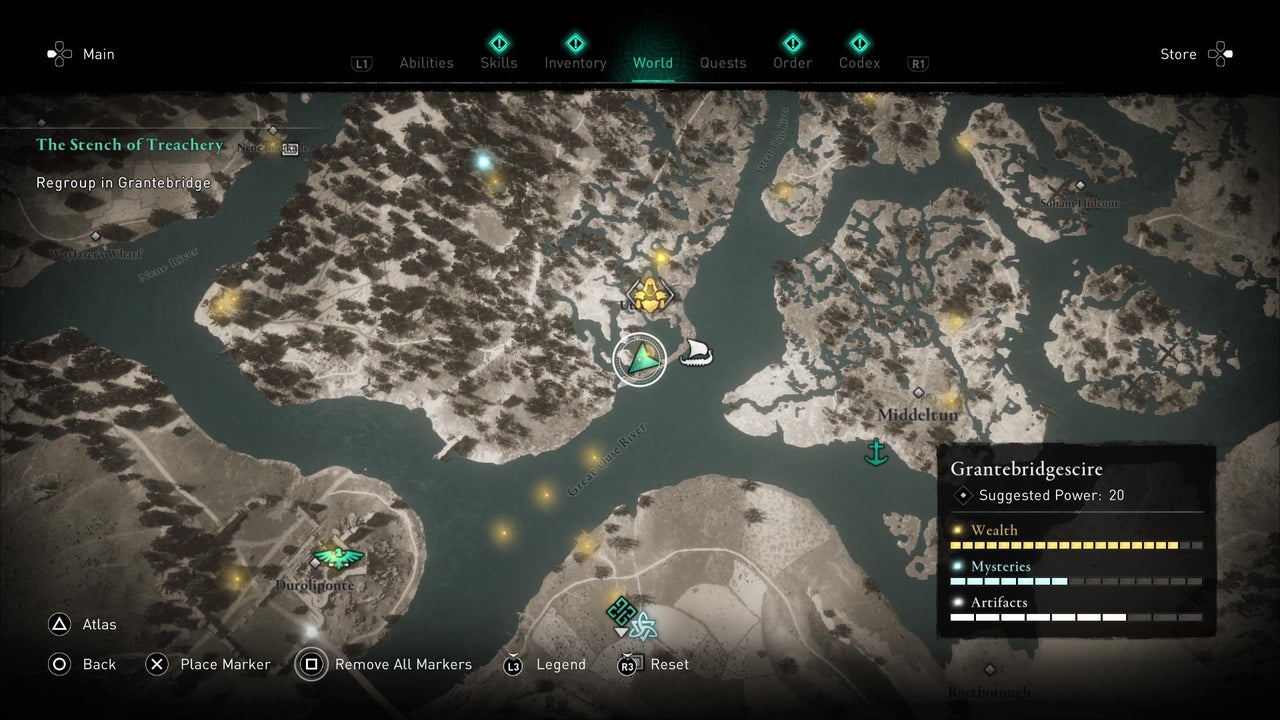This screenshot has width=1280, height=720.
Task: Select the World map tab
Action: tap(653, 63)
